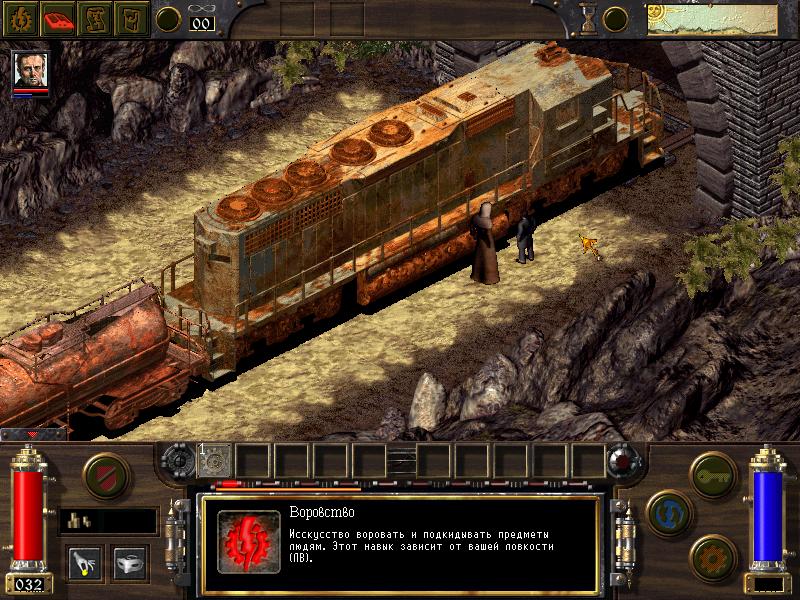This screenshot has width=800, height=600.
Task: Select hotkey slot 1 with gear item
Action: [215, 459]
